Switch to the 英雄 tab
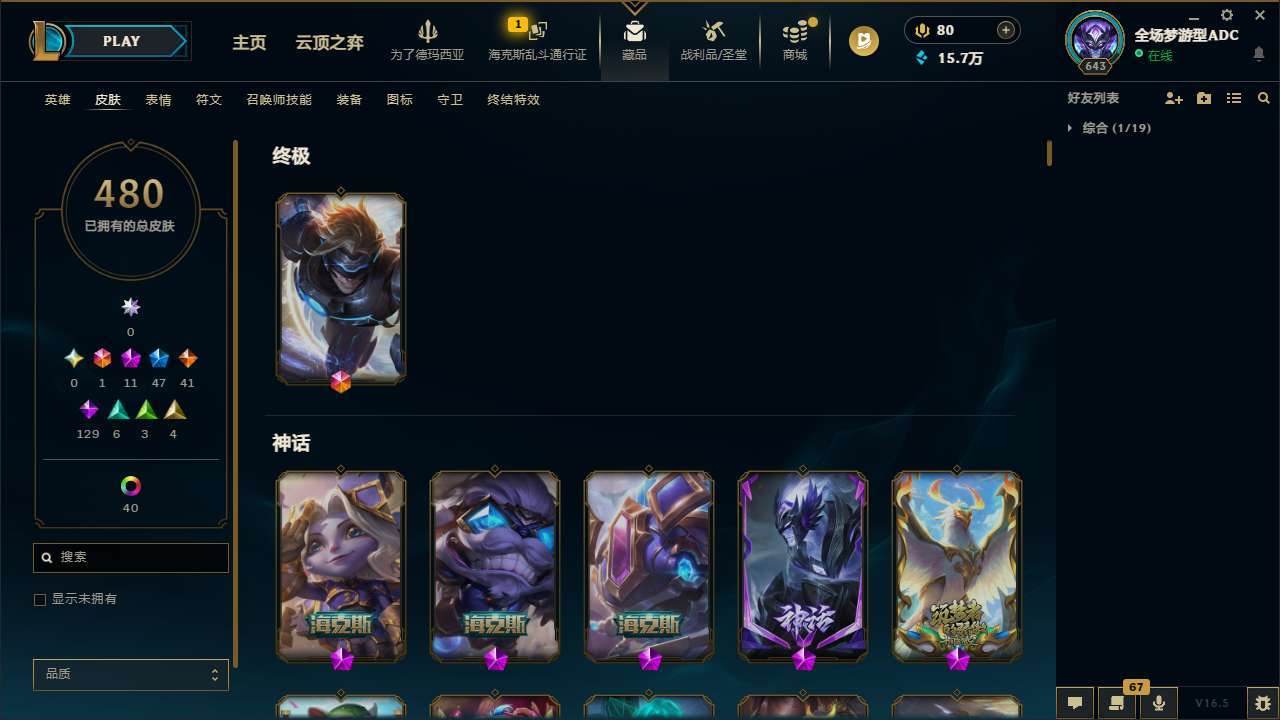 (x=57, y=100)
